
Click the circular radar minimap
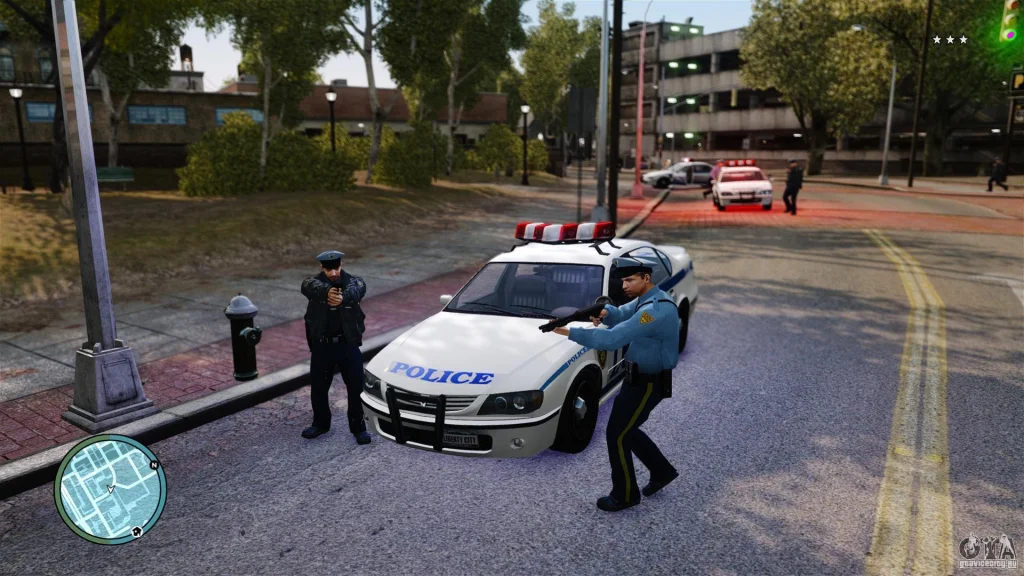[x=110, y=489]
